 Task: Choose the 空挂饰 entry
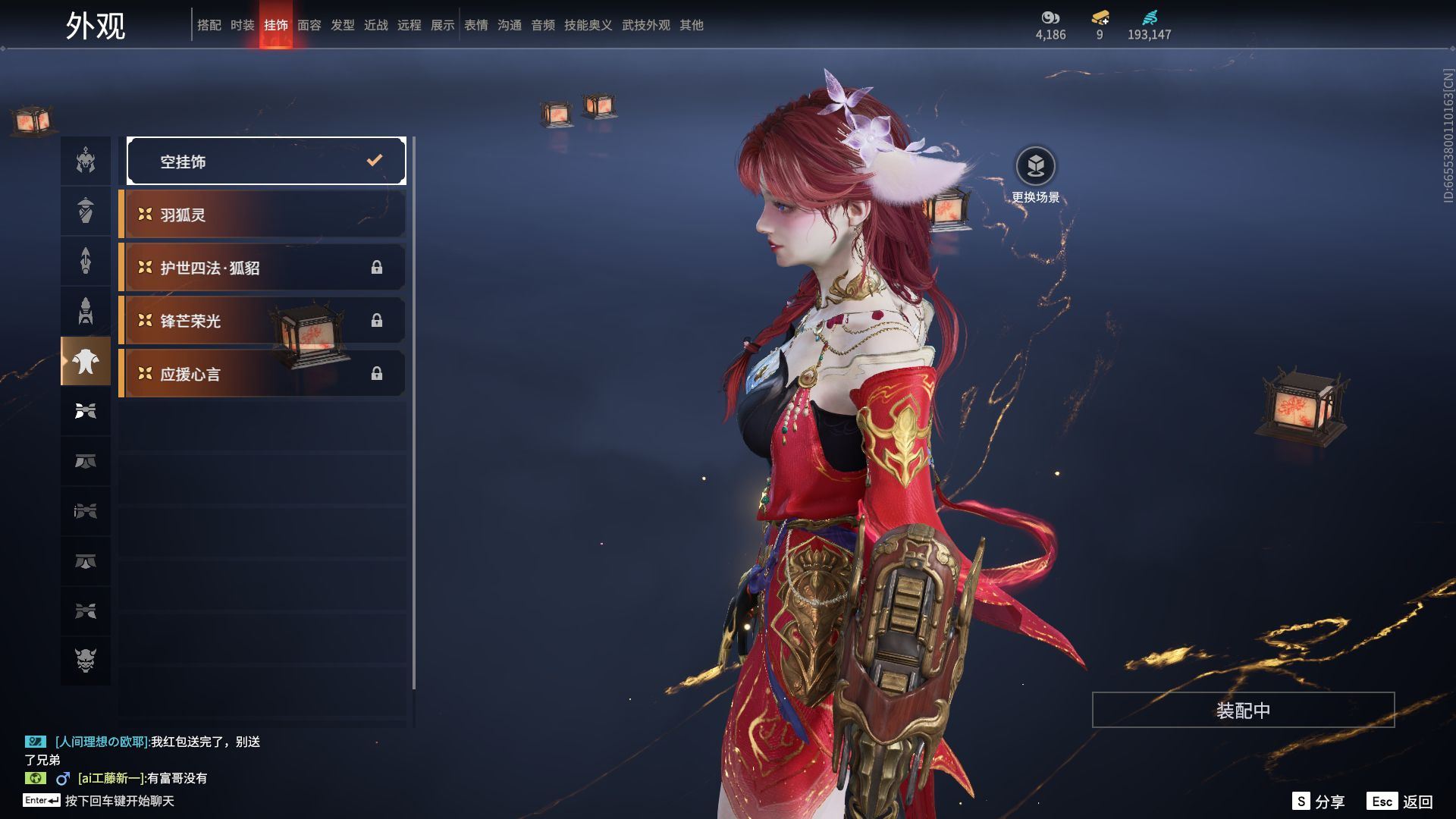[x=266, y=161]
